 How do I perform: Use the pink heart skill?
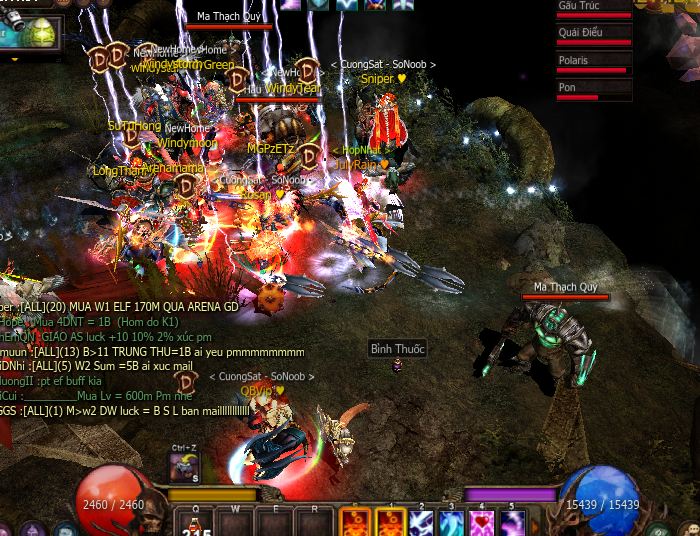483,523
